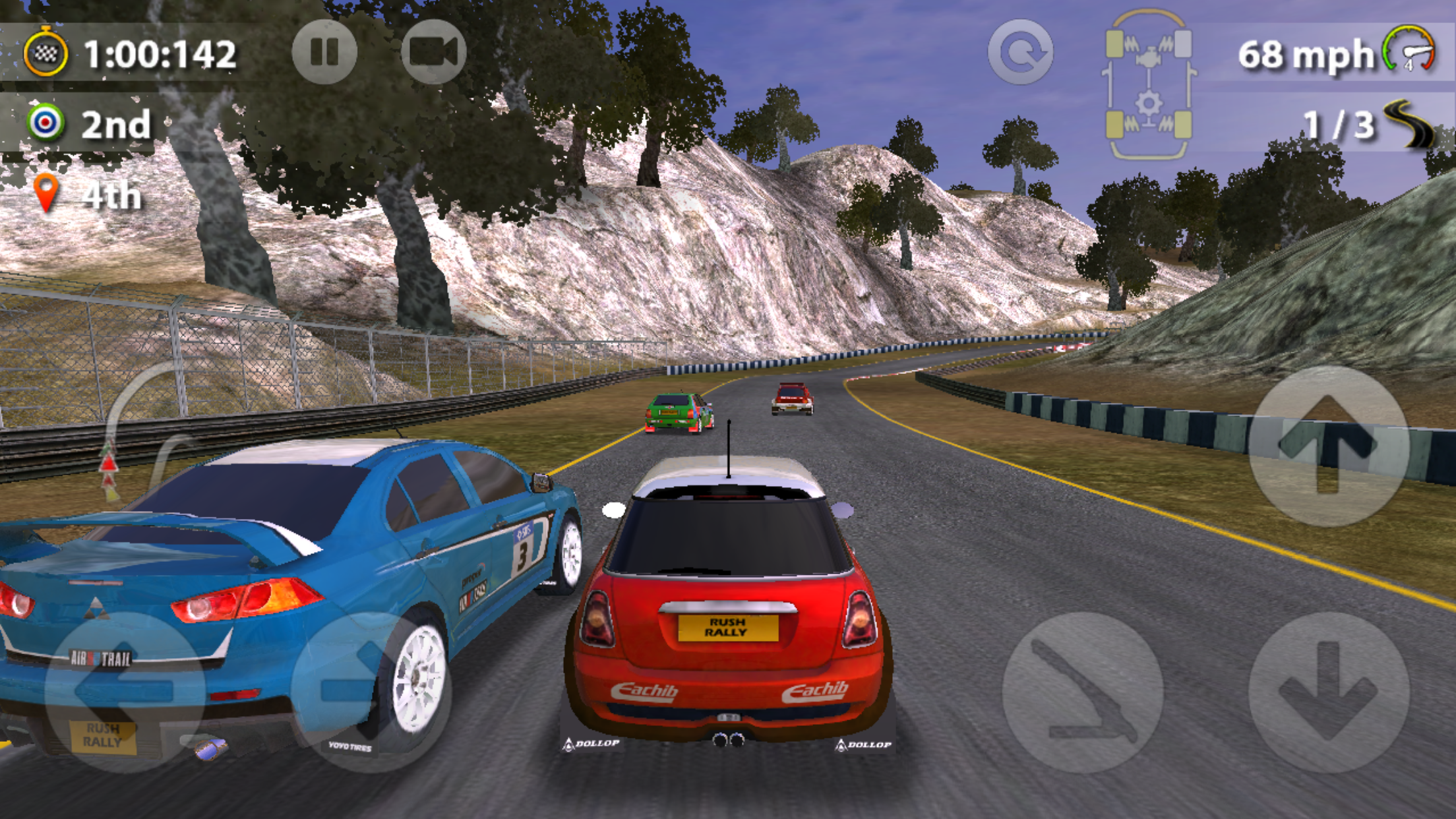Accelerate with the up arrow pedal
Viewport: 1456px width, 819px height.
point(1328,447)
